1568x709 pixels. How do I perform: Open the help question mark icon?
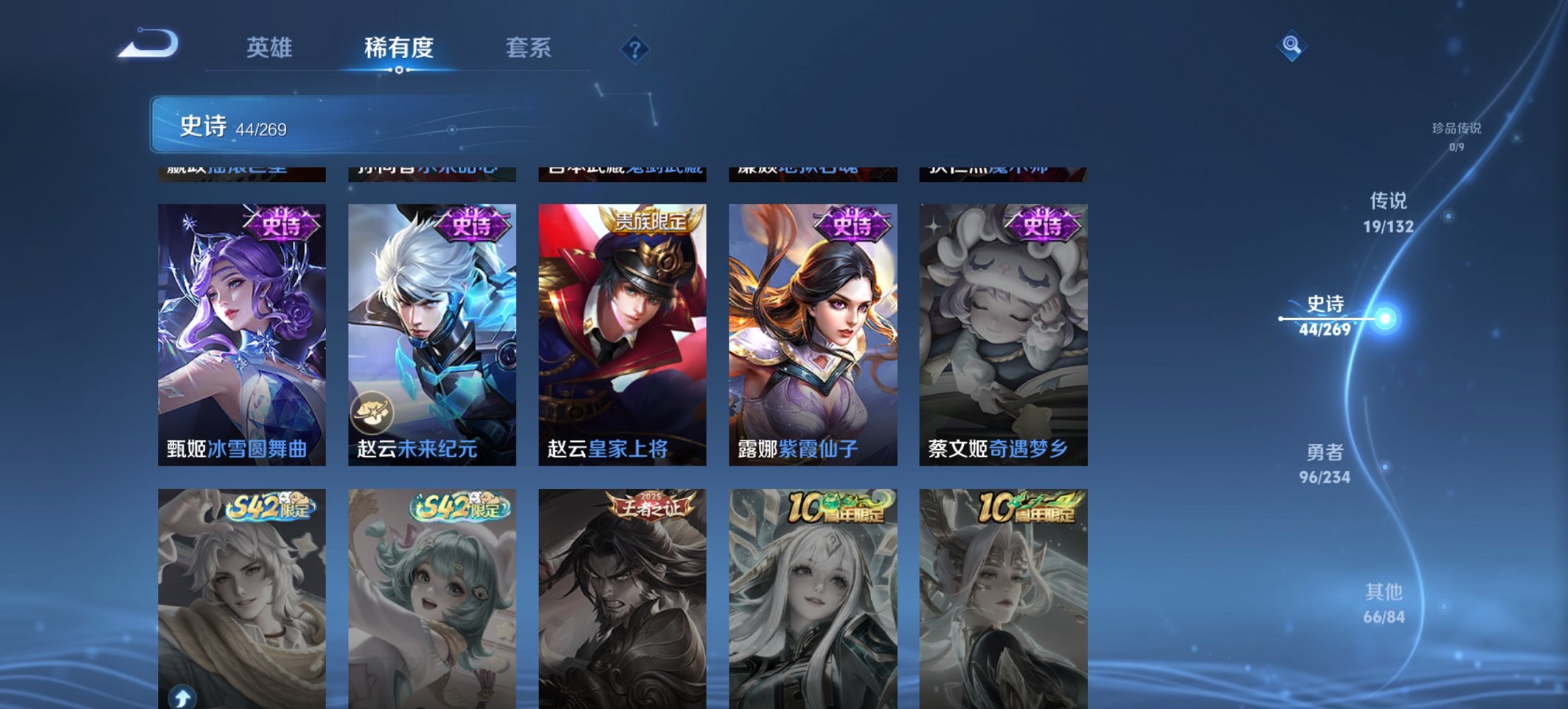635,47
